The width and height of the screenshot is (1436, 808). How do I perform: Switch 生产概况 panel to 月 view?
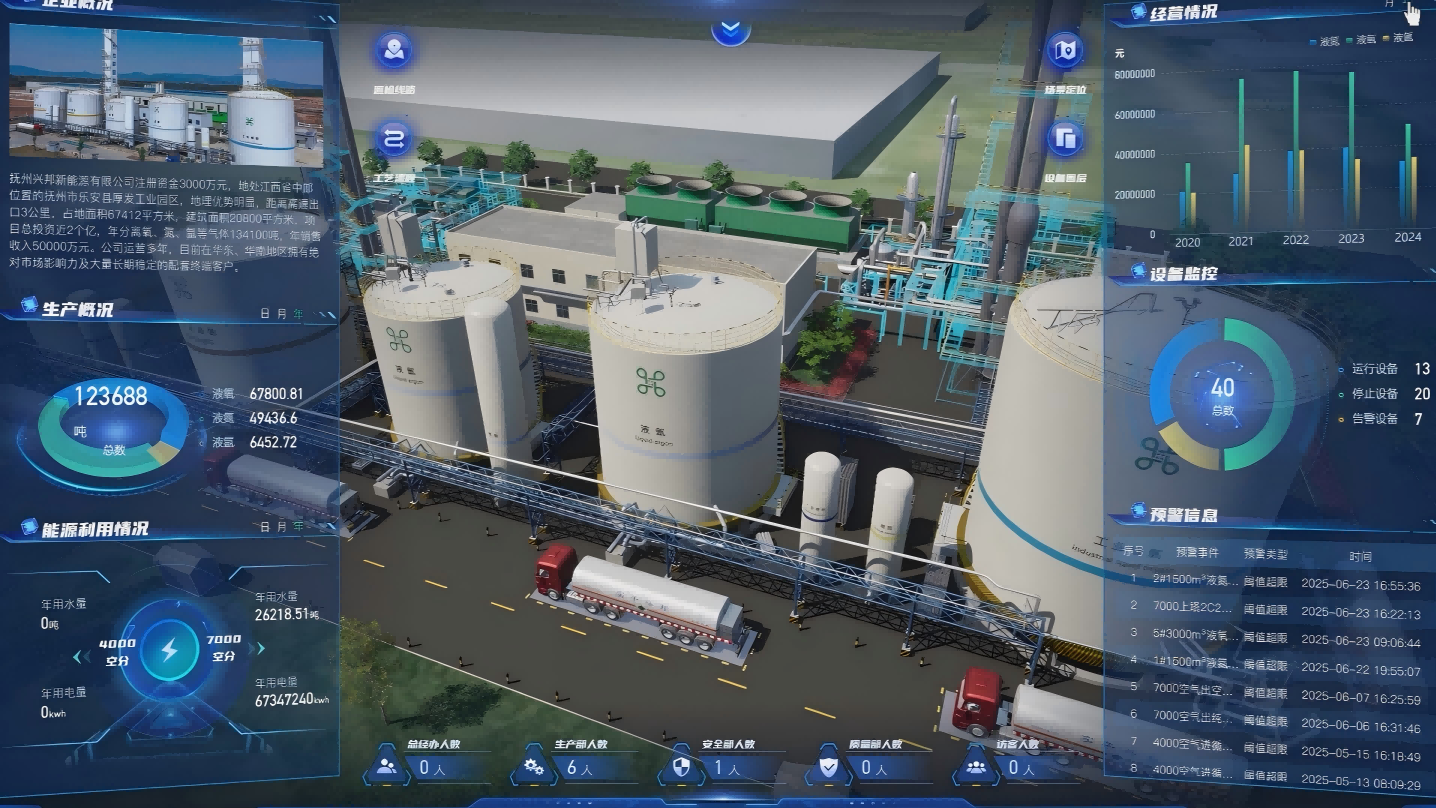(281, 314)
